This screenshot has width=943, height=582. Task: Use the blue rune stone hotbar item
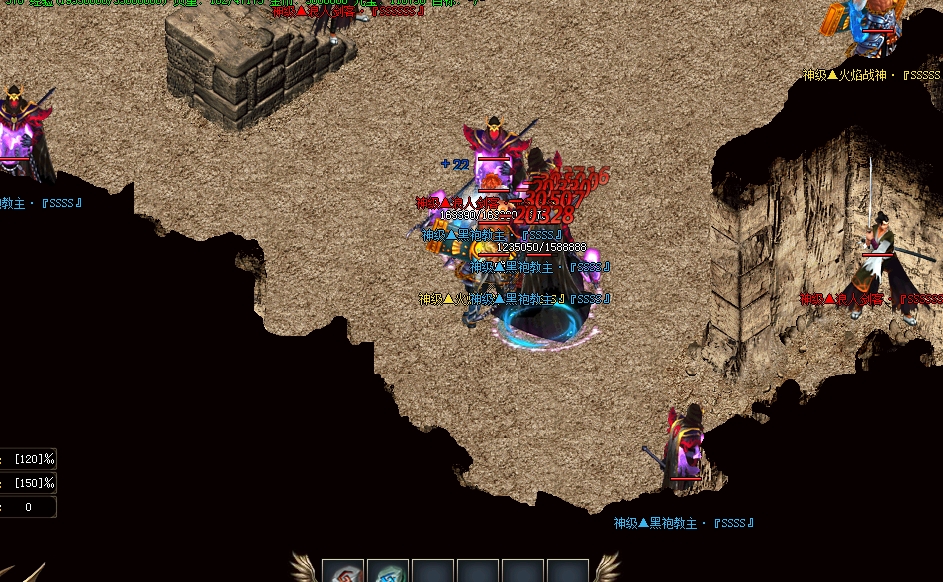[388, 572]
